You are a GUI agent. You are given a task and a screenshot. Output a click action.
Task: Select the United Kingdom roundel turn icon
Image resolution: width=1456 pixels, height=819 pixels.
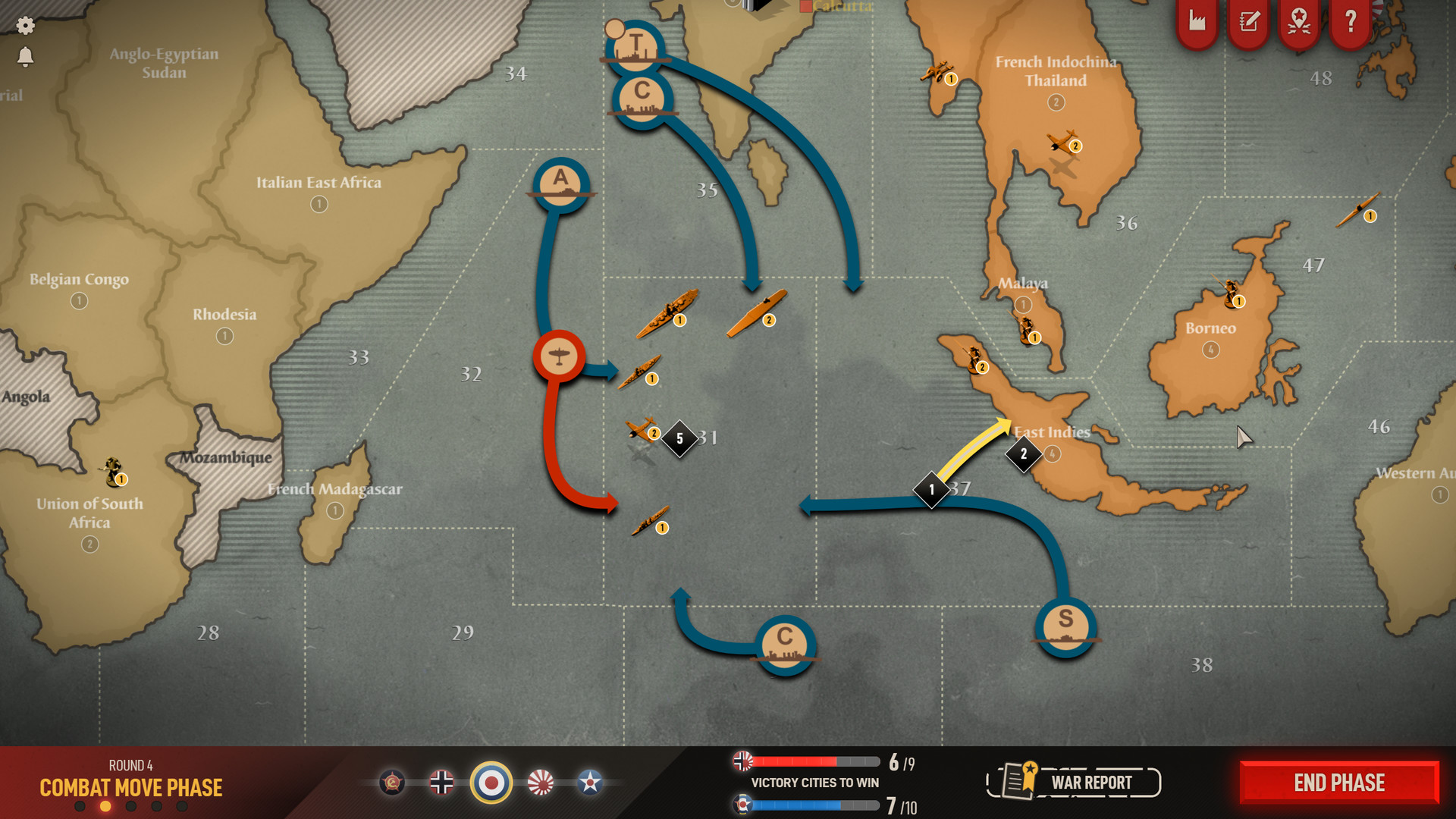[491, 782]
